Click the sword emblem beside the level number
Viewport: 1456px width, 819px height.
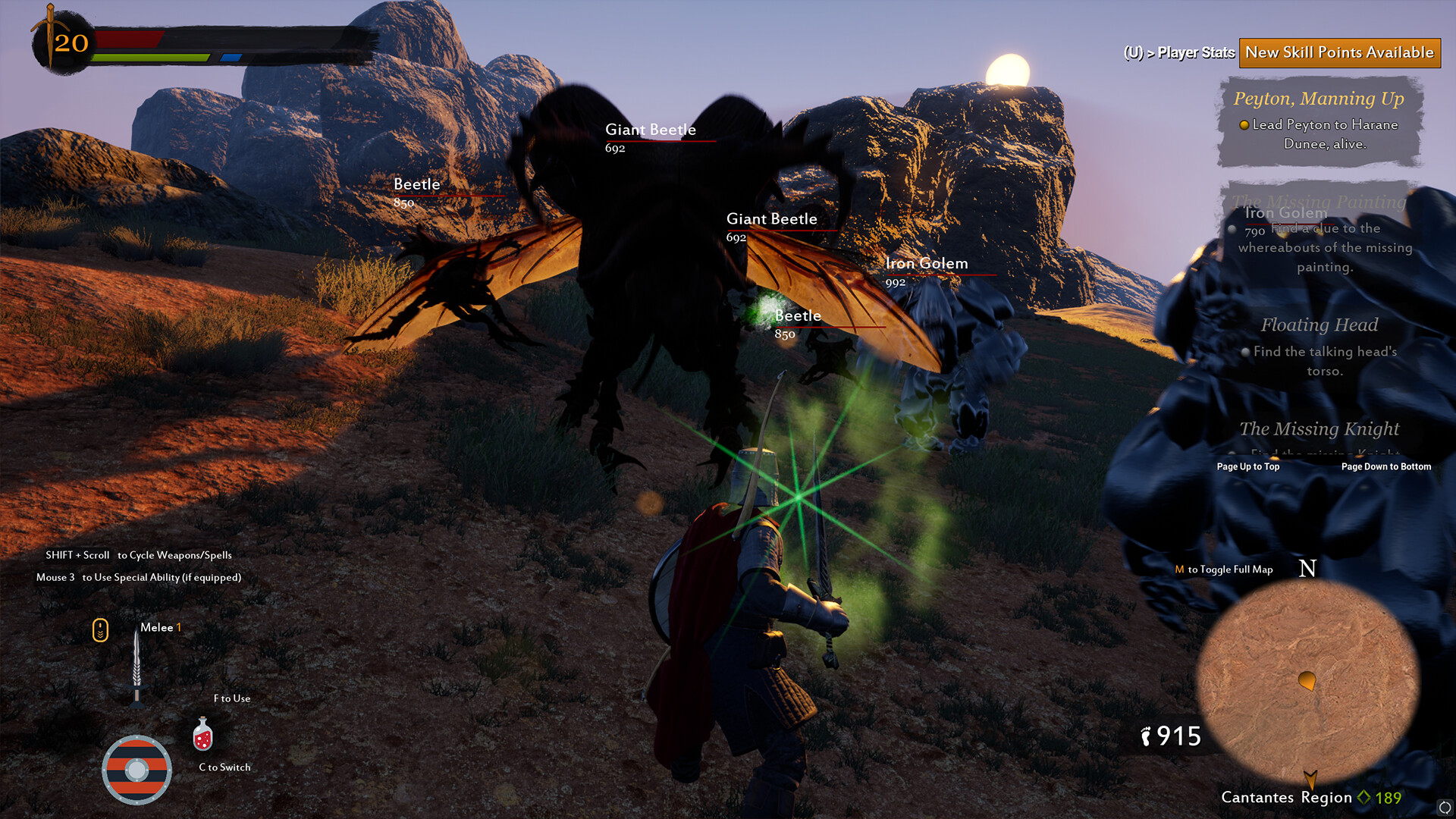[50, 34]
